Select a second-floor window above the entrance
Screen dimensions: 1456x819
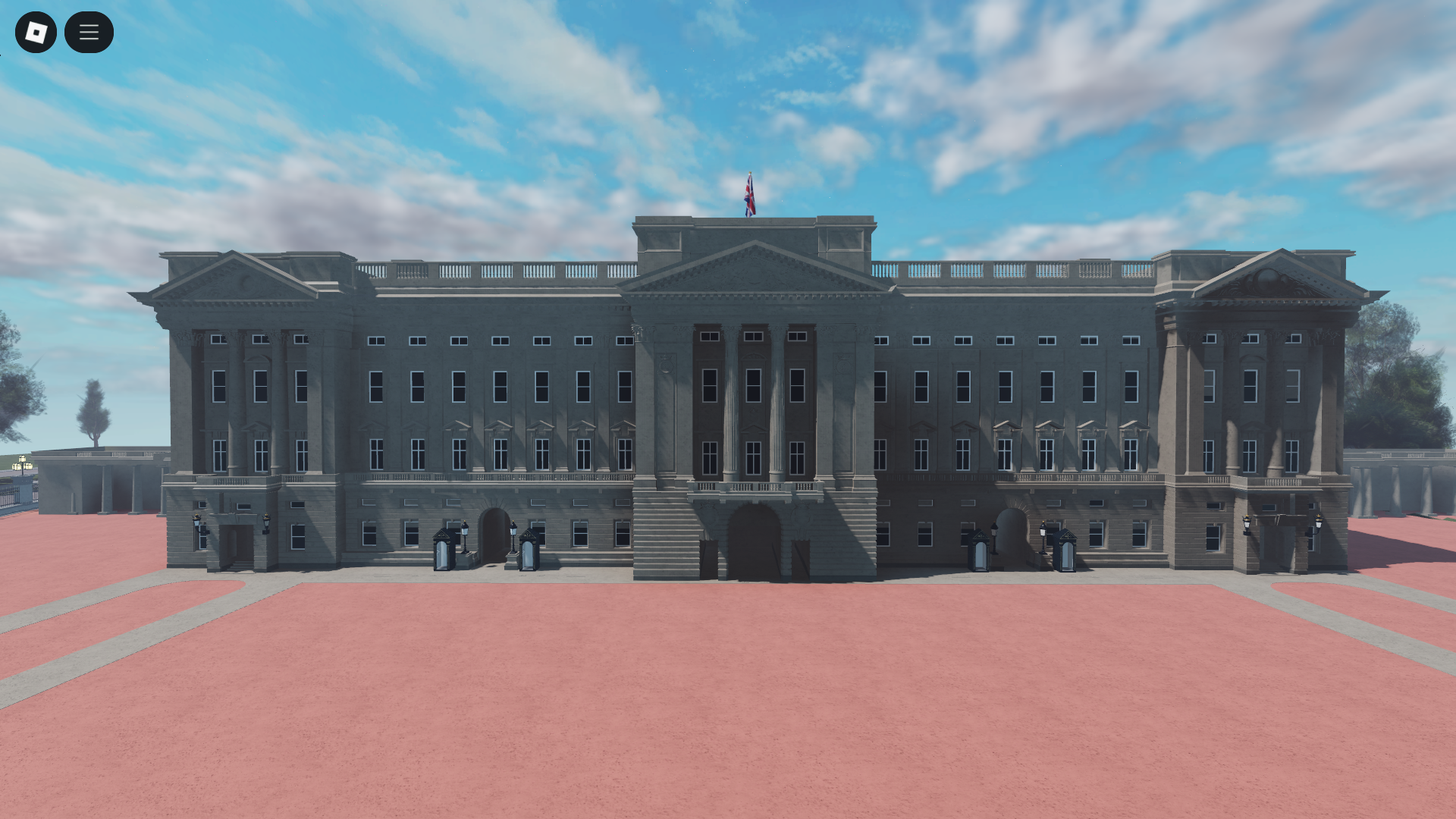[x=755, y=387]
